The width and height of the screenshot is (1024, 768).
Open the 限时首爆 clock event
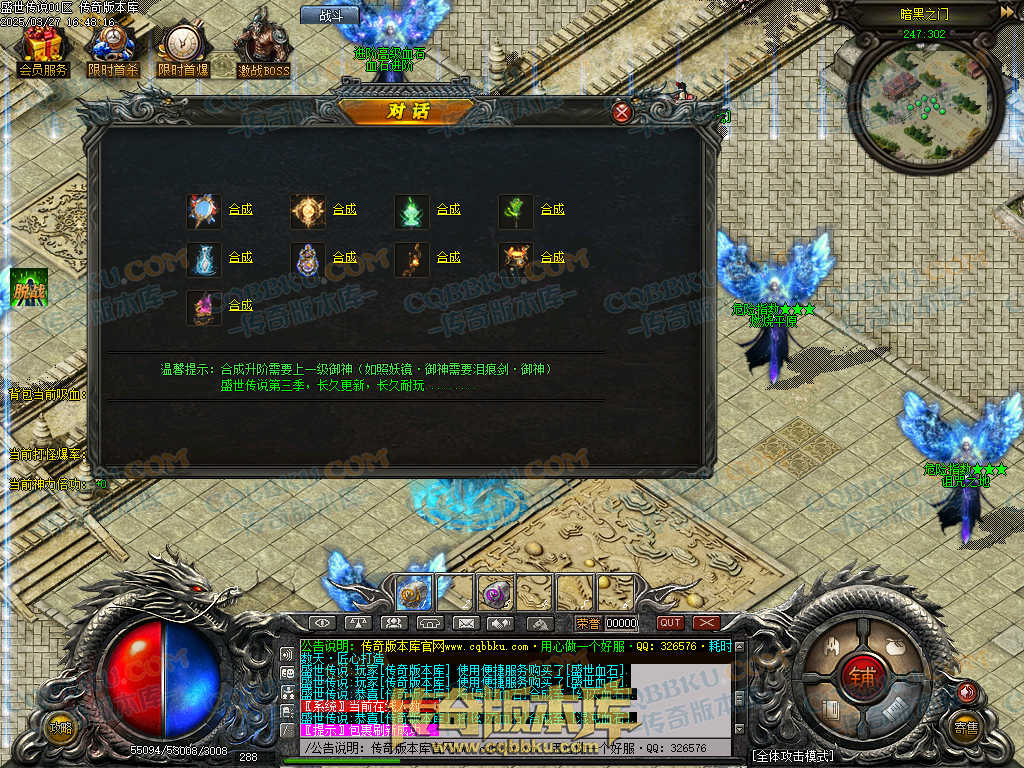182,51
